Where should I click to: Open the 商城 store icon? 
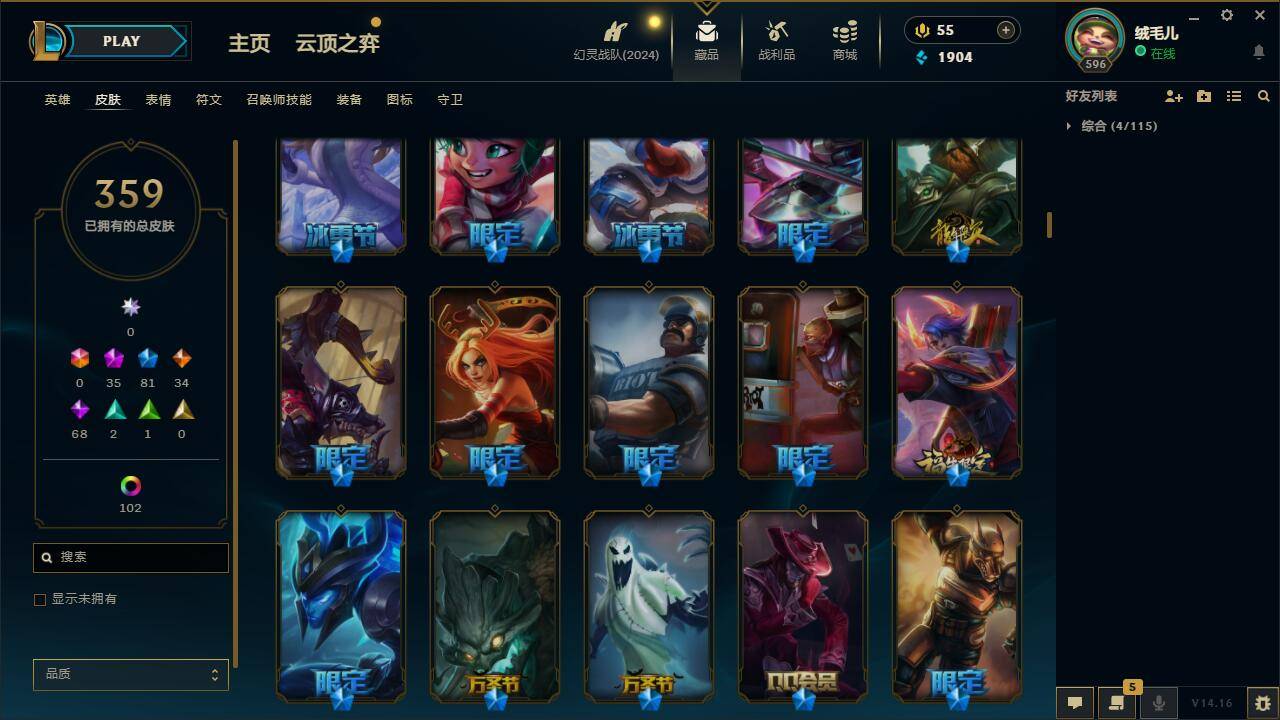[x=843, y=40]
